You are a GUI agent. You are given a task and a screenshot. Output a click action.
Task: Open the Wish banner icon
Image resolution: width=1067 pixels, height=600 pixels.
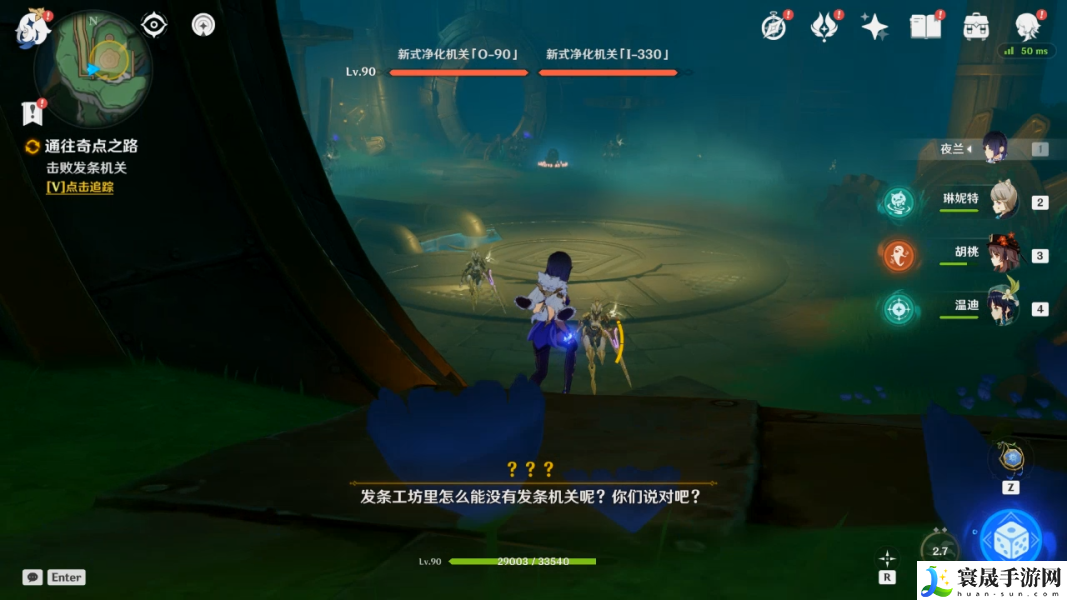(824, 27)
